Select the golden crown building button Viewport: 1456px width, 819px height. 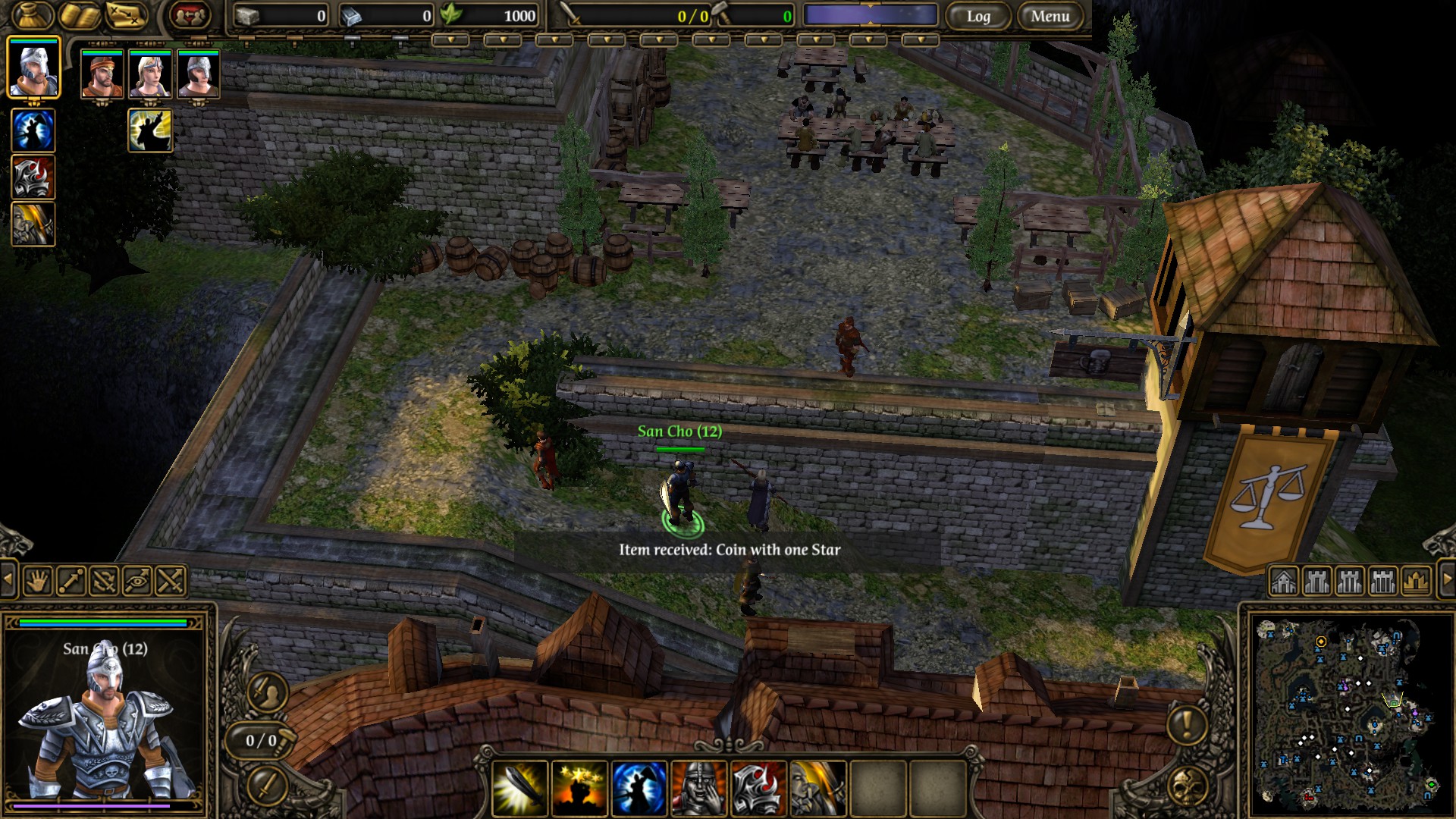point(1416,582)
